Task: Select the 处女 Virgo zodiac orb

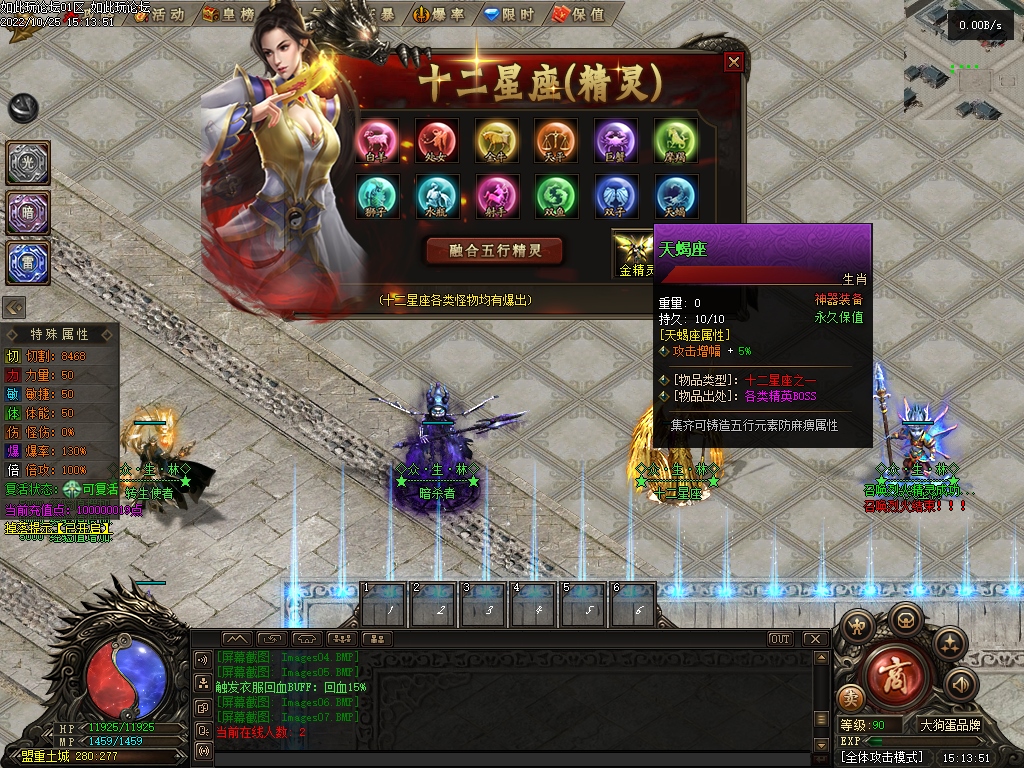Action: [437, 140]
